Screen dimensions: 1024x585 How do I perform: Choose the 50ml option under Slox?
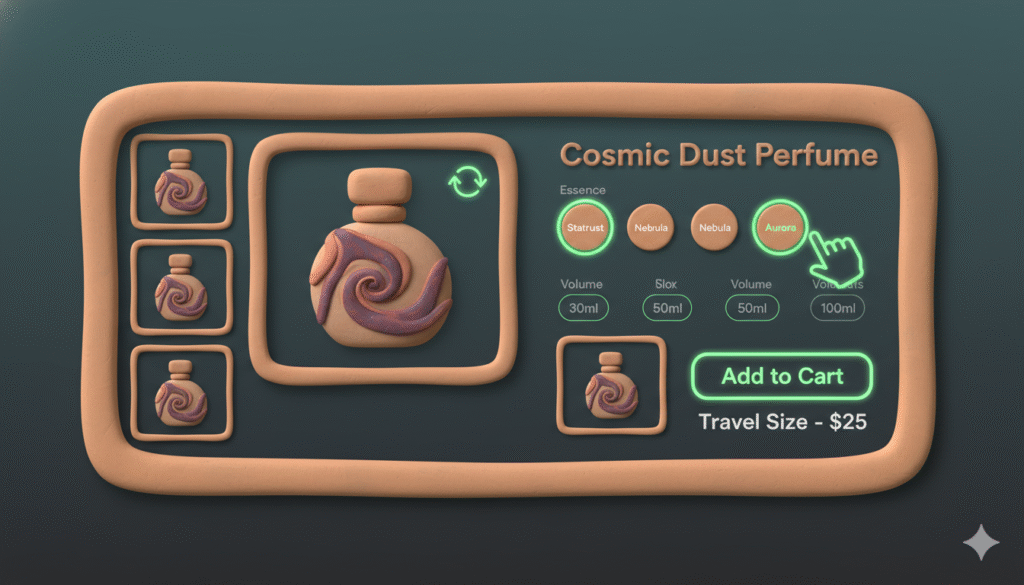[x=667, y=309]
